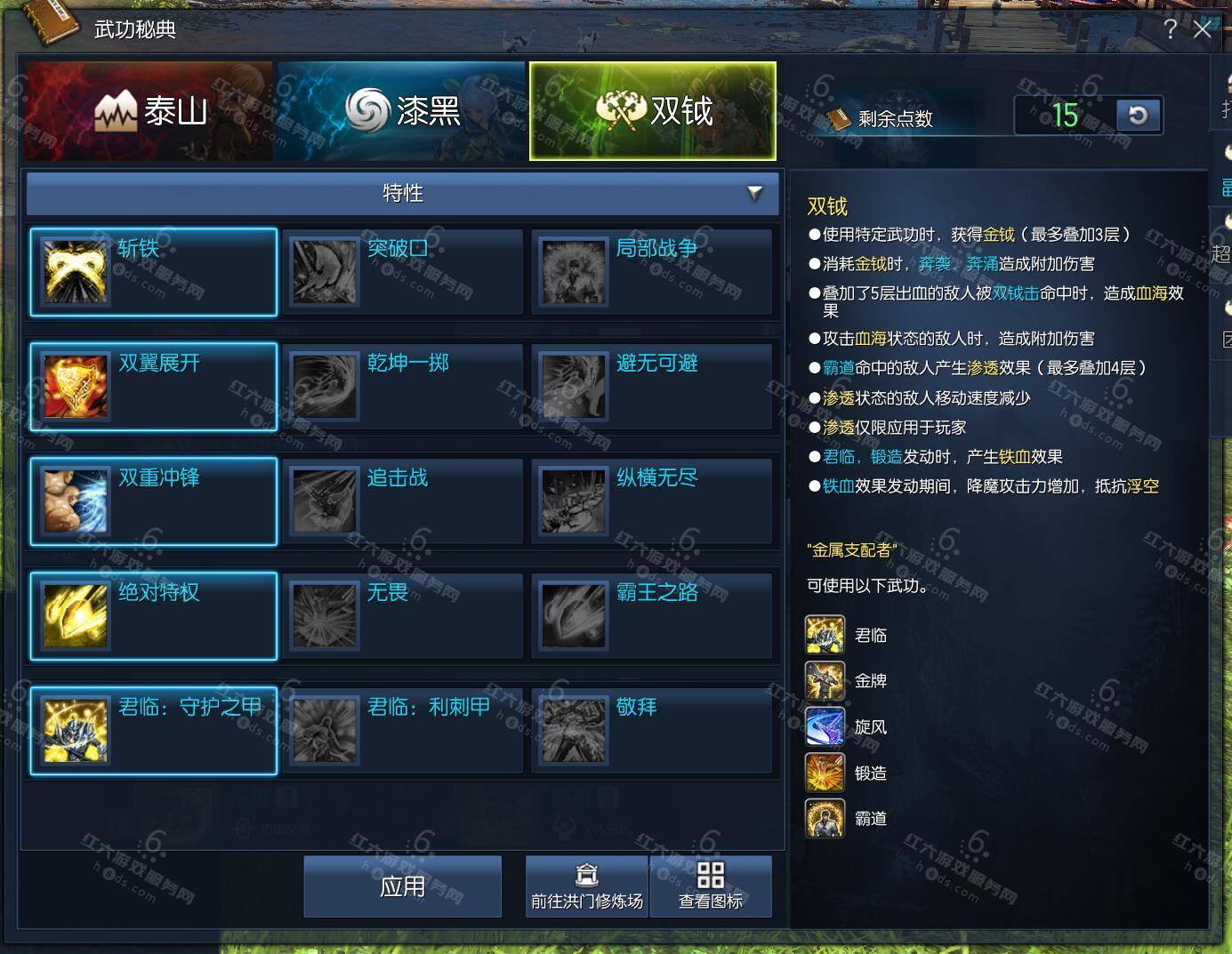Choose the 霸王之路 trait
This screenshot has height=954, width=1232.
tap(652, 616)
